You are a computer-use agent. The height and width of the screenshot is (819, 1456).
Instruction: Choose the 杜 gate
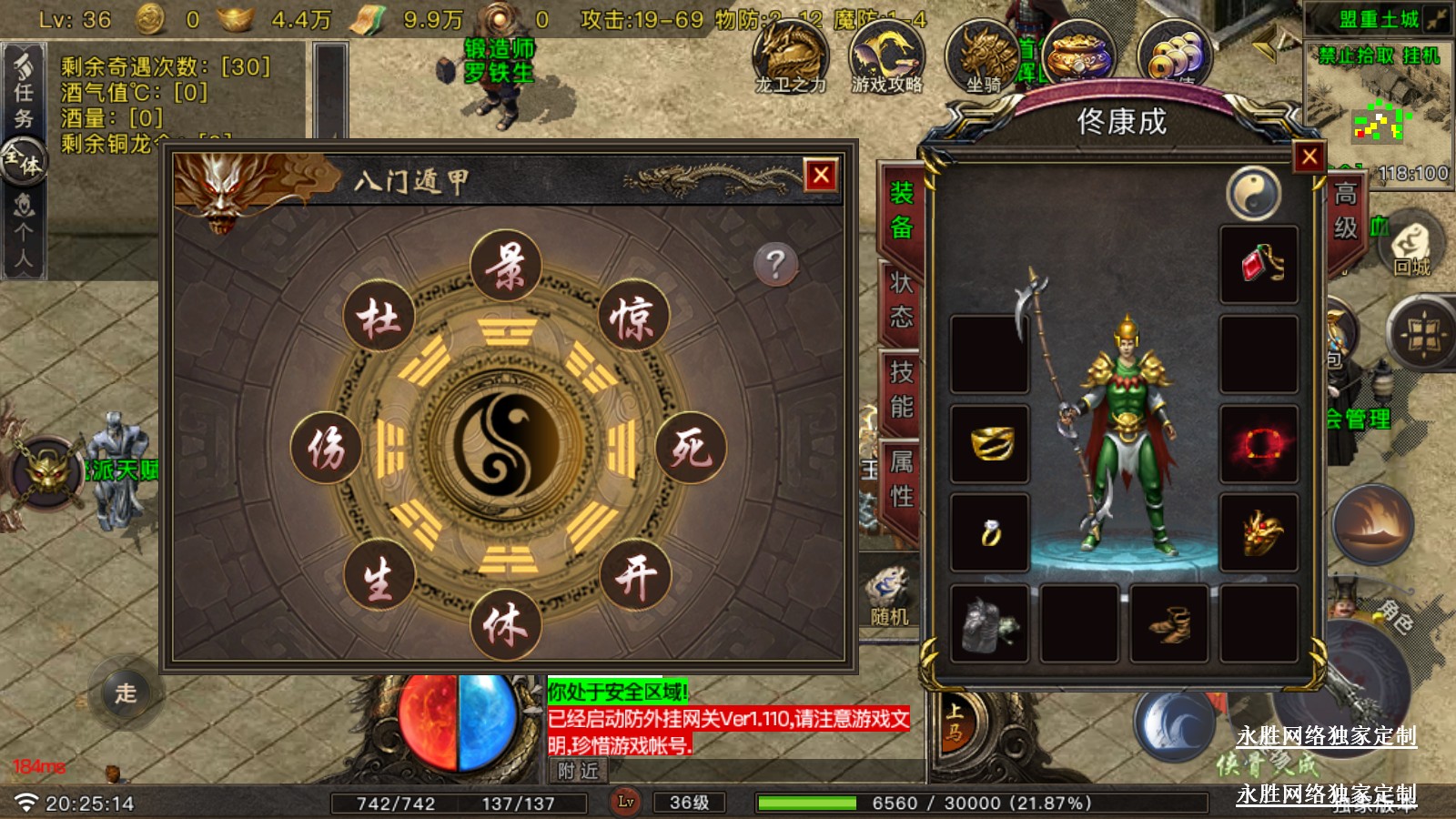tap(379, 318)
